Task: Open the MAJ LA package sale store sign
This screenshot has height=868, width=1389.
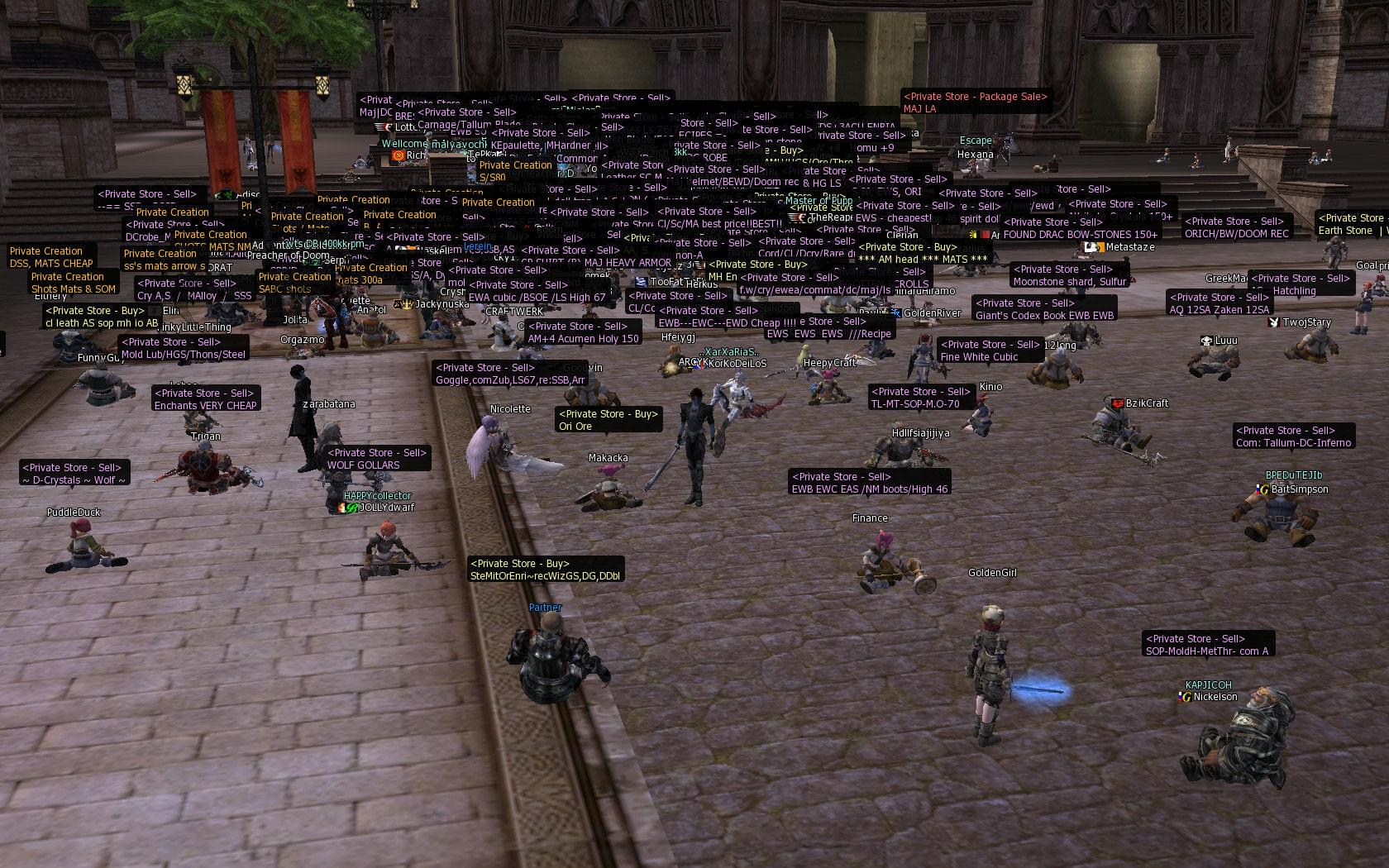Action: point(976,103)
